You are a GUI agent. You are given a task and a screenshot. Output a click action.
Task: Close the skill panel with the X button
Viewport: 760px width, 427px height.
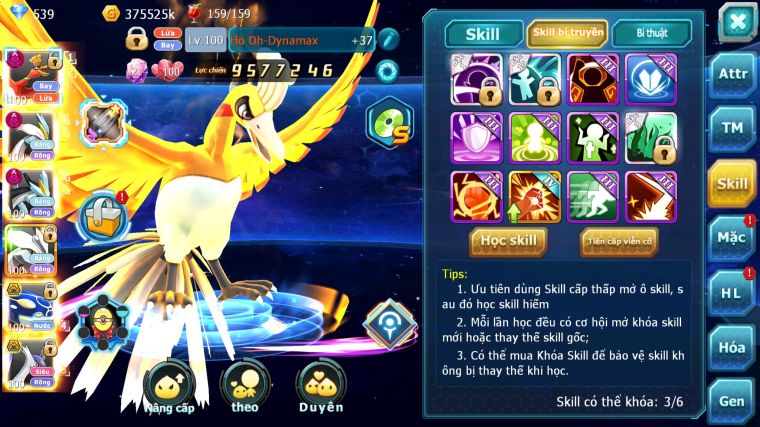pos(737,23)
